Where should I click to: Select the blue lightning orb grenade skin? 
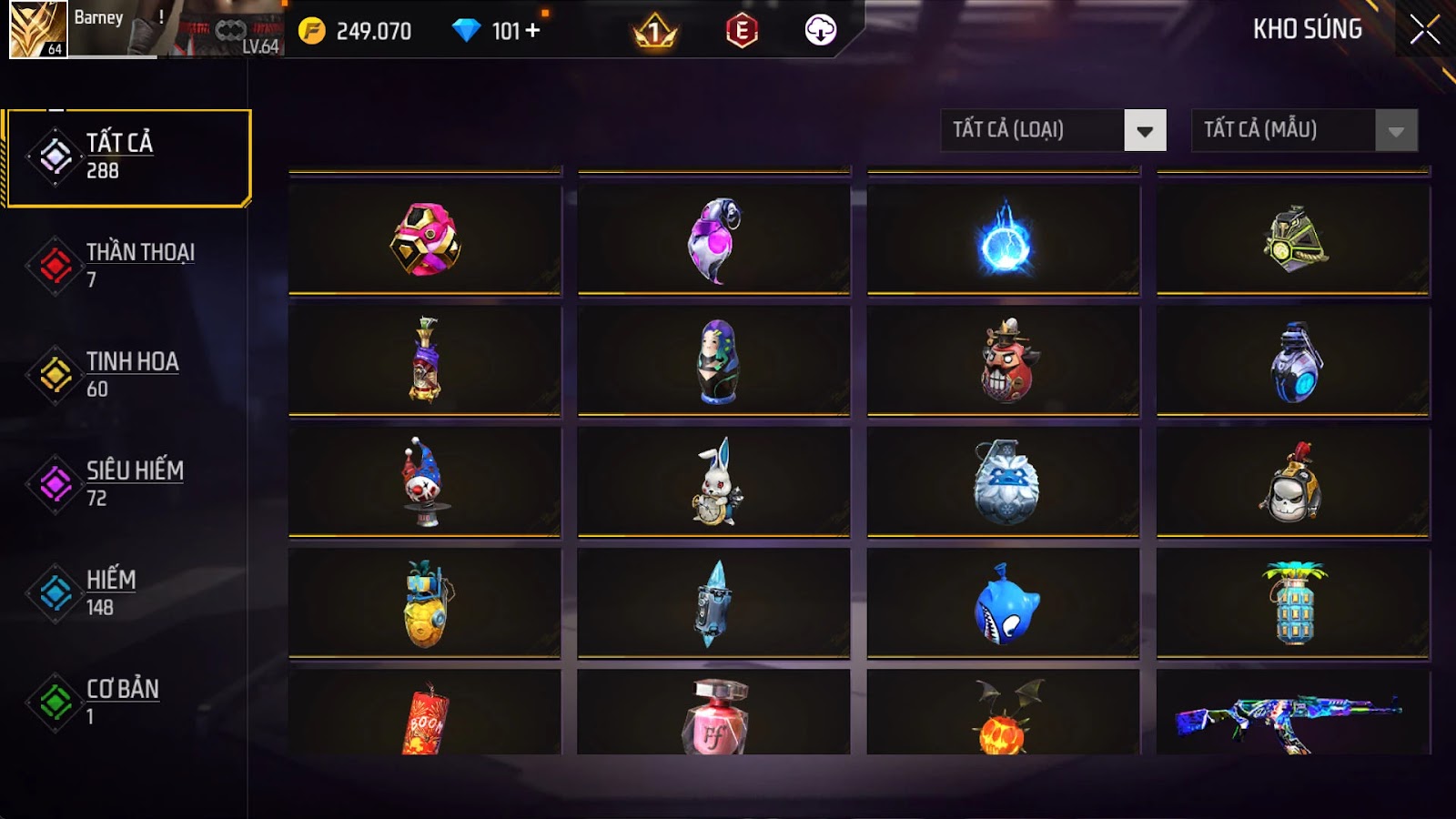coord(1004,241)
